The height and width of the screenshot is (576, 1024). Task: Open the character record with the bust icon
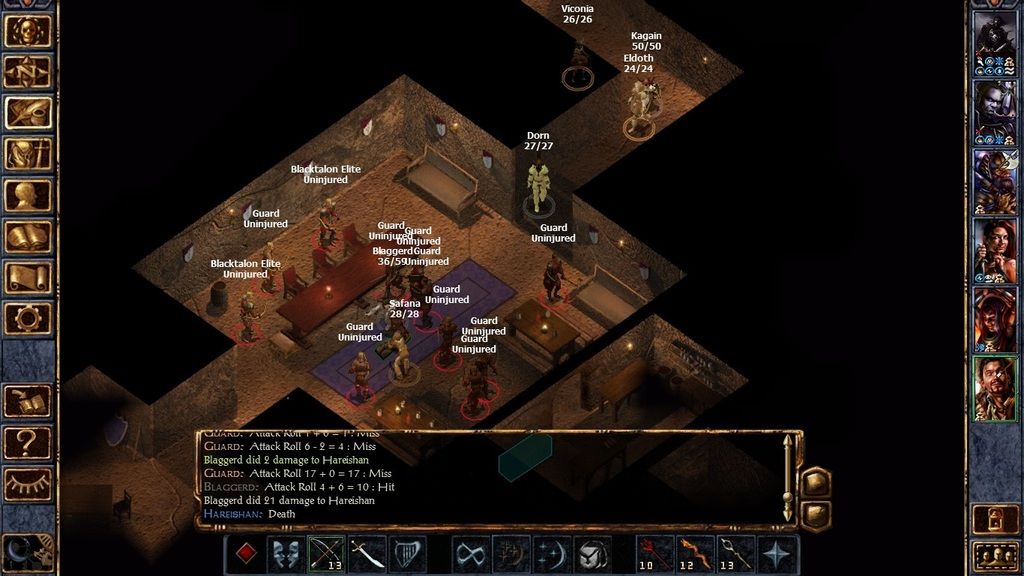(x=28, y=195)
